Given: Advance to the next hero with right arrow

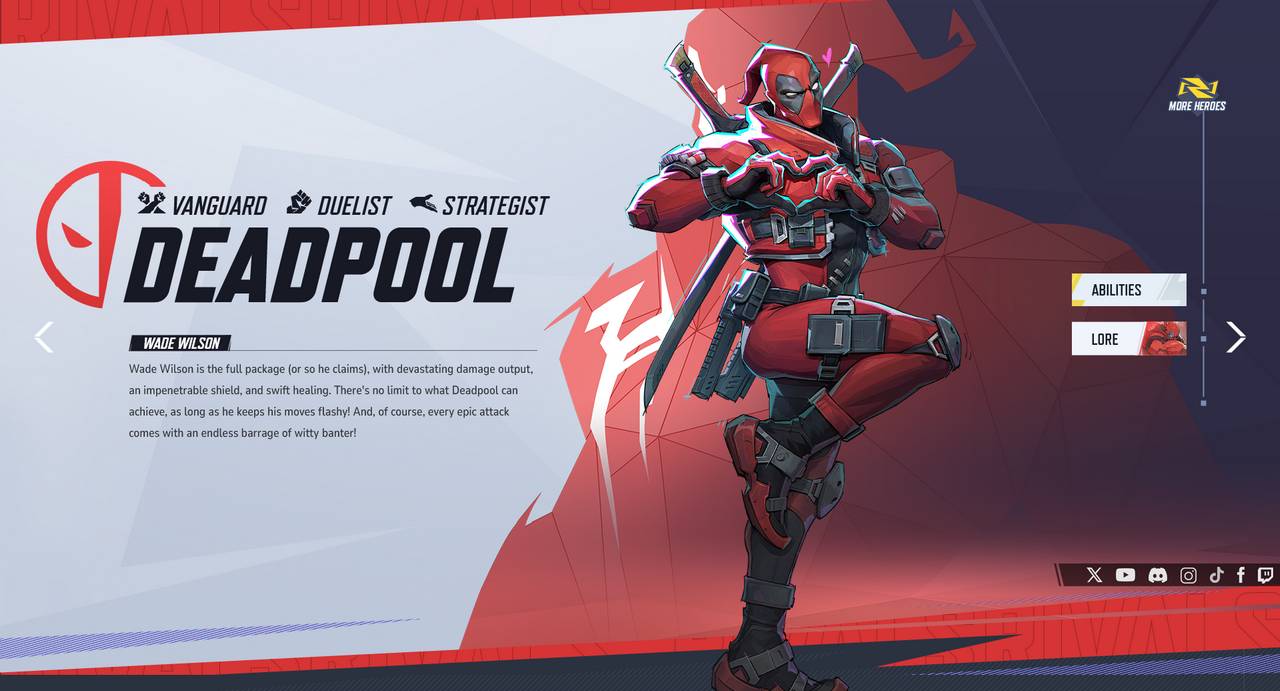Looking at the screenshot, I should [x=1236, y=337].
